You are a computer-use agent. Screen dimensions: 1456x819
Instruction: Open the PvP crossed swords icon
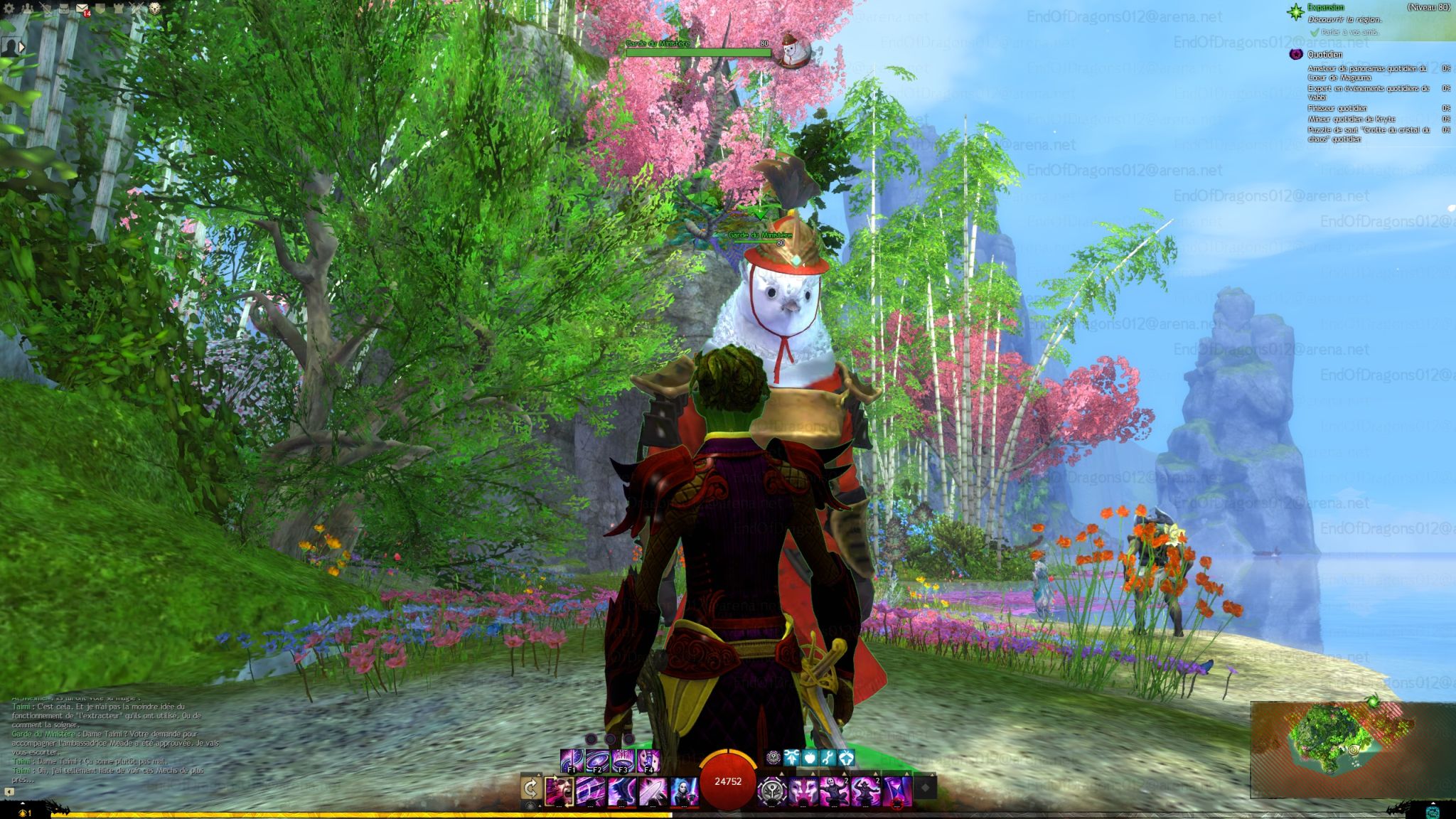point(135,9)
